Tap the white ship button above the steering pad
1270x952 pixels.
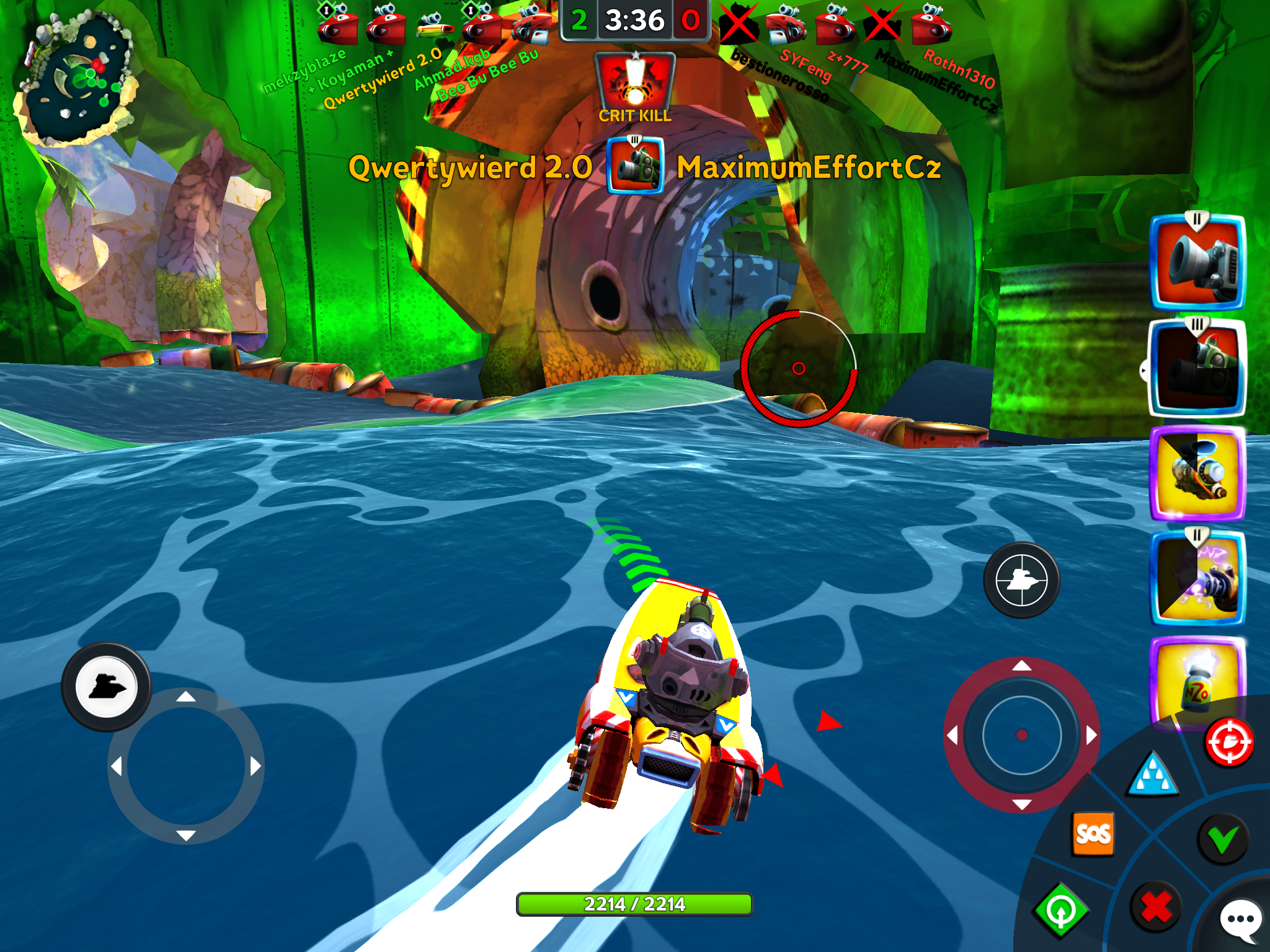[x=106, y=687]
